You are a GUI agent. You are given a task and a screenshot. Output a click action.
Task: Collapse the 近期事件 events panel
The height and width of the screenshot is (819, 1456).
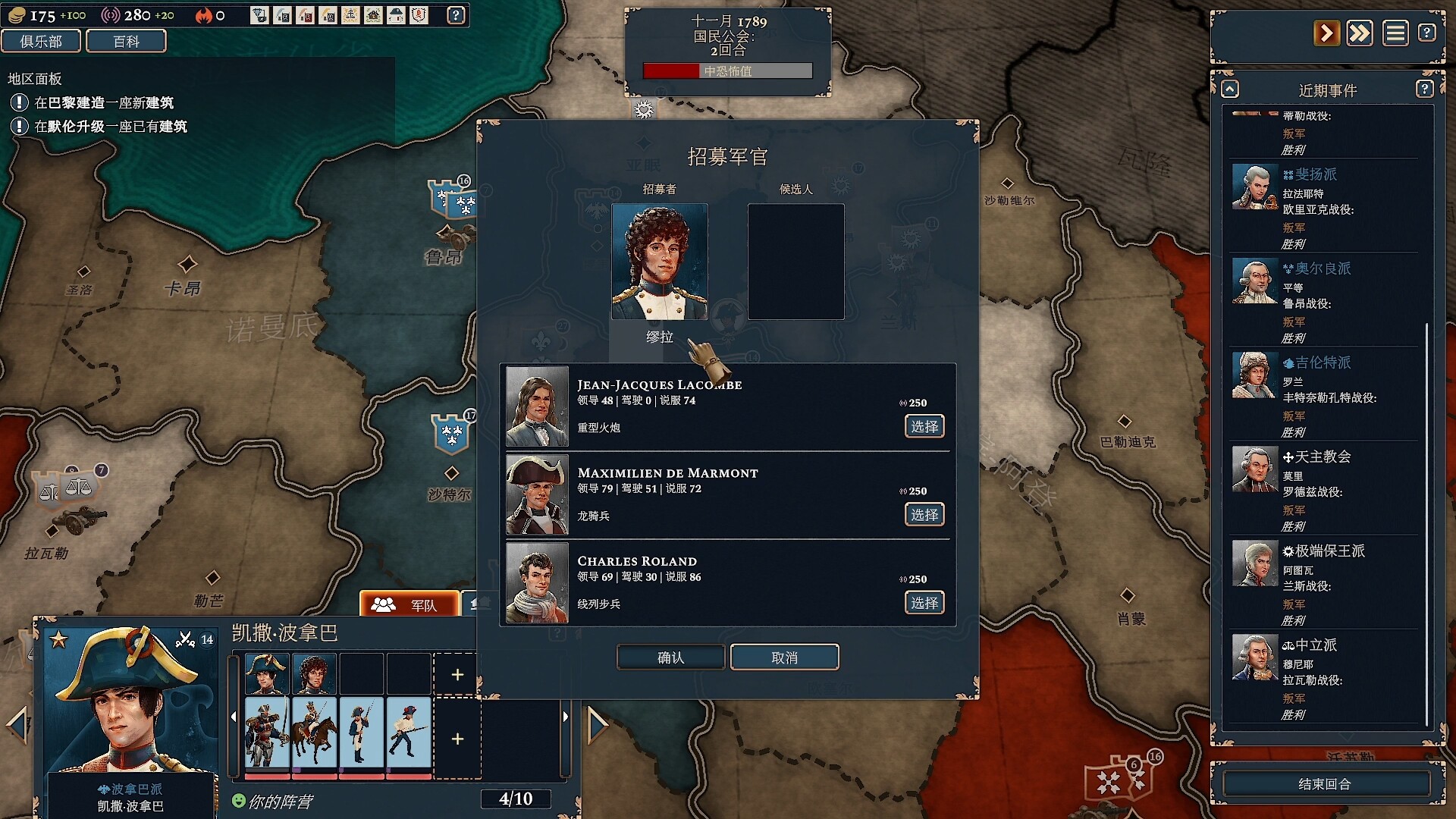pyautogui.click(x=1229, y=89)
